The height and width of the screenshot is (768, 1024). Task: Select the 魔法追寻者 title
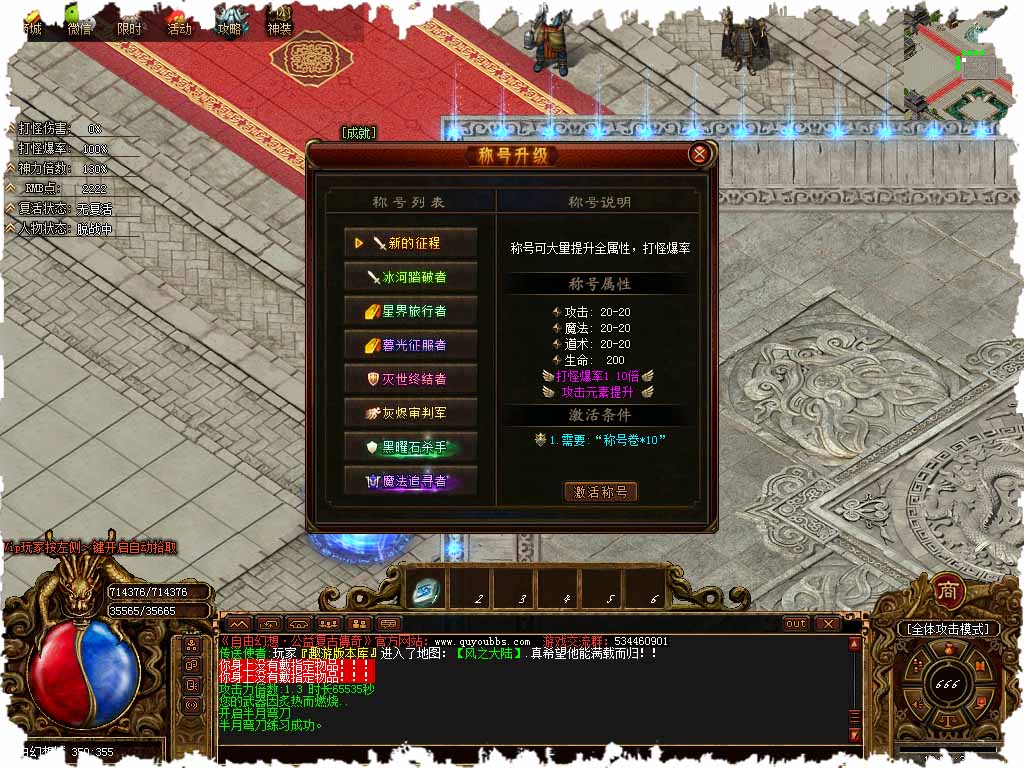pos(411,481)
